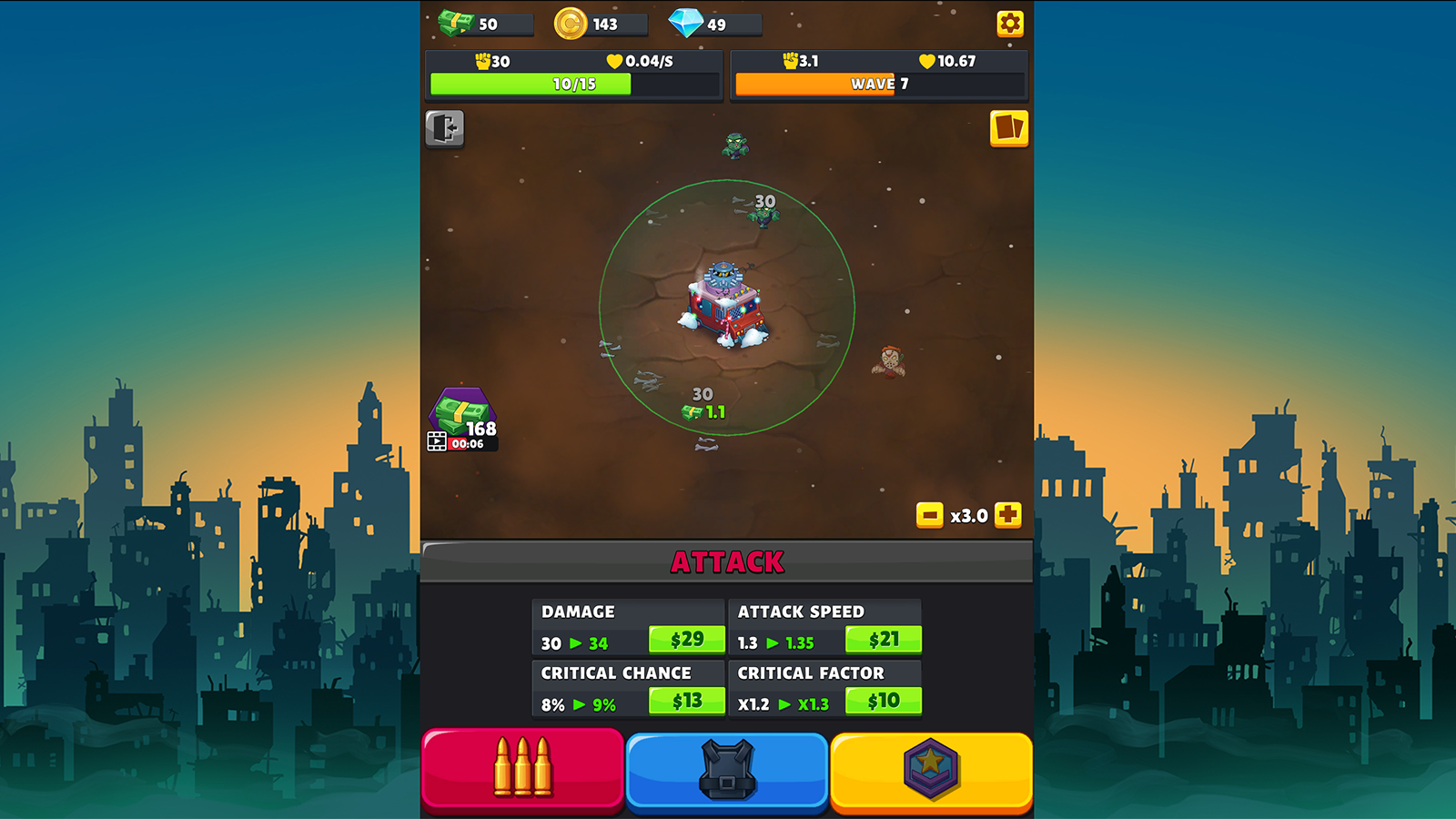Image resolution: width=1456 pixels, height=819 pixels.
Task: Select the bullets ammo upgrade tab
Action: click(x=523, y=770)
